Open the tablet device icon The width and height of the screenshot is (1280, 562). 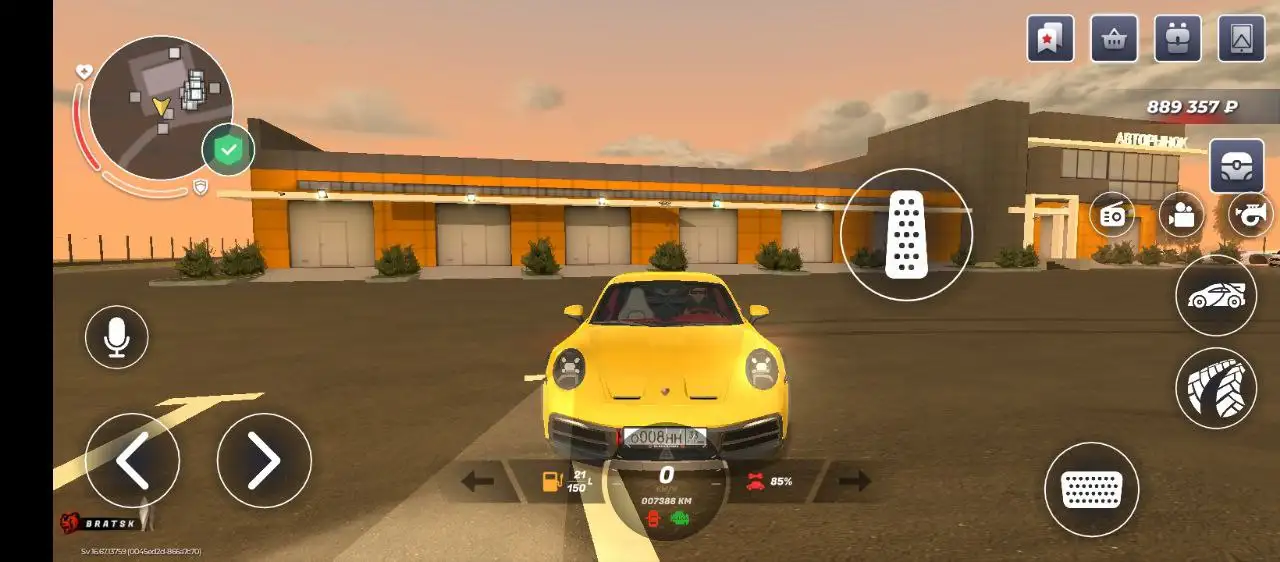click(x=1242, y=39)
